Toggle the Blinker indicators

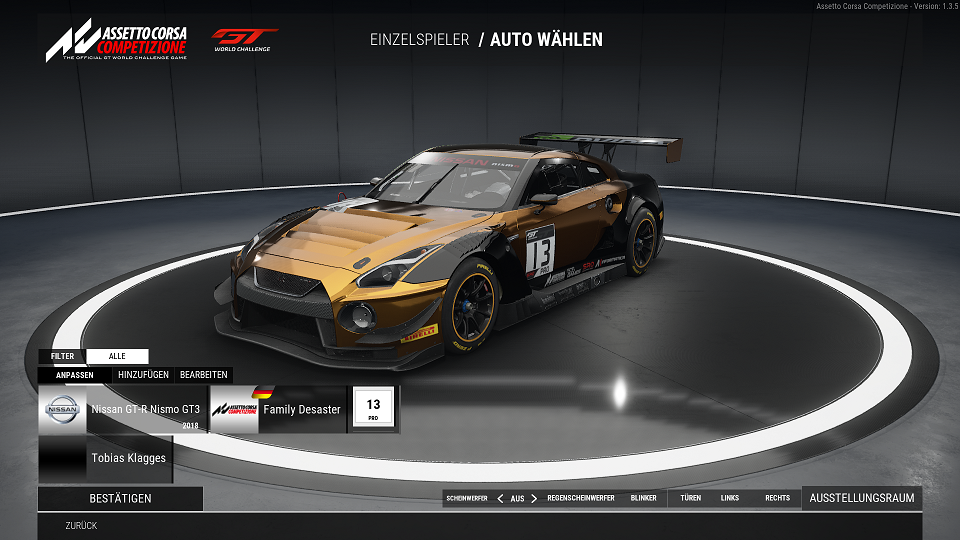click(643, 498)
